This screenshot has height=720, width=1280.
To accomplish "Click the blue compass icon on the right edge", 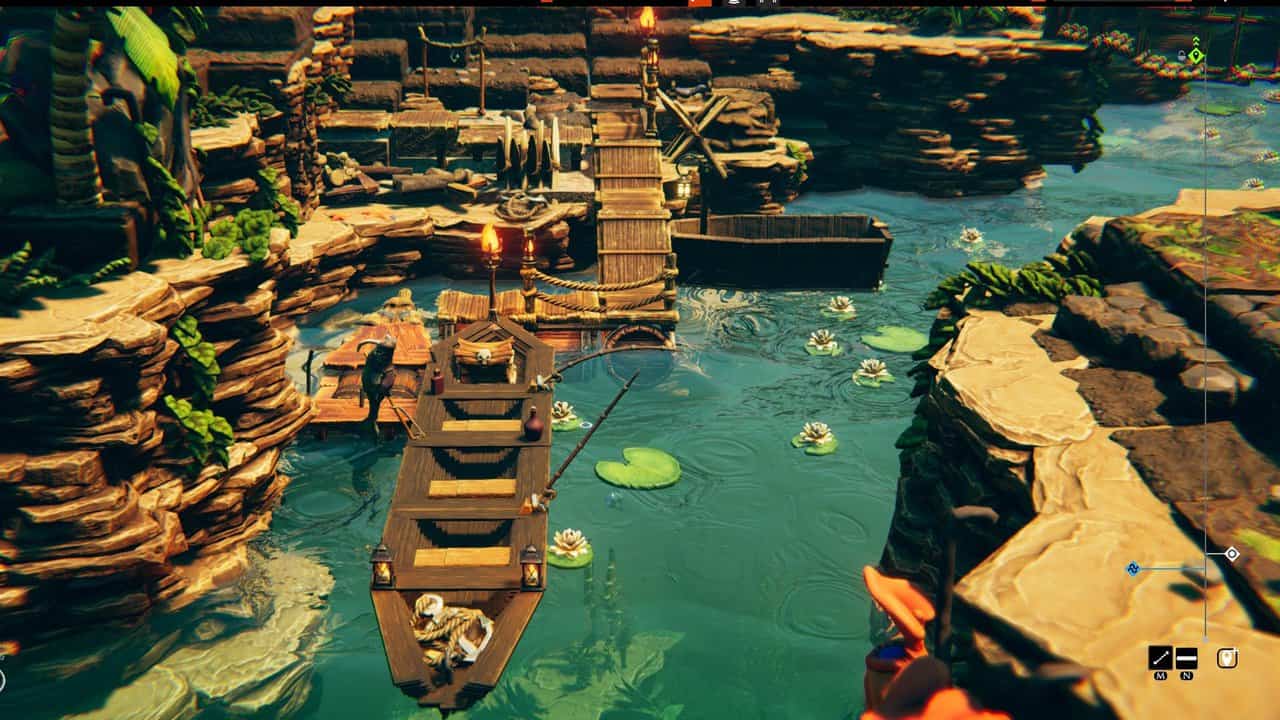I will point(1133,568).
